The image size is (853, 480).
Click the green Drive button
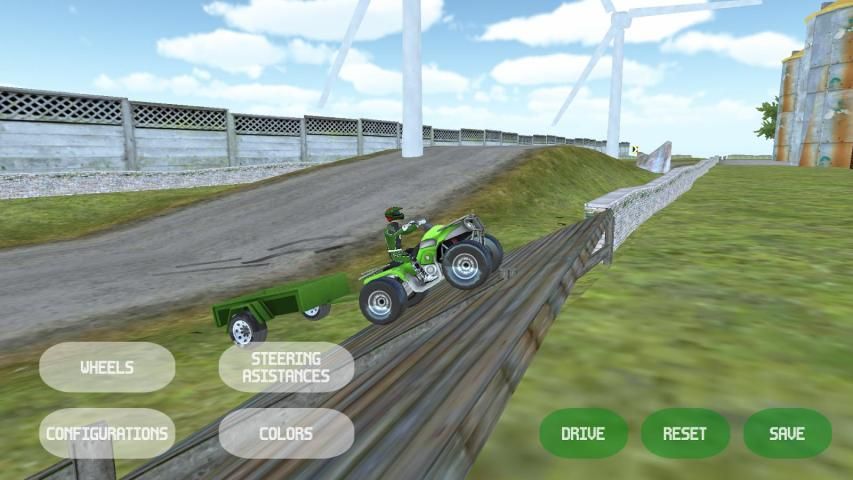pos(583,434)
